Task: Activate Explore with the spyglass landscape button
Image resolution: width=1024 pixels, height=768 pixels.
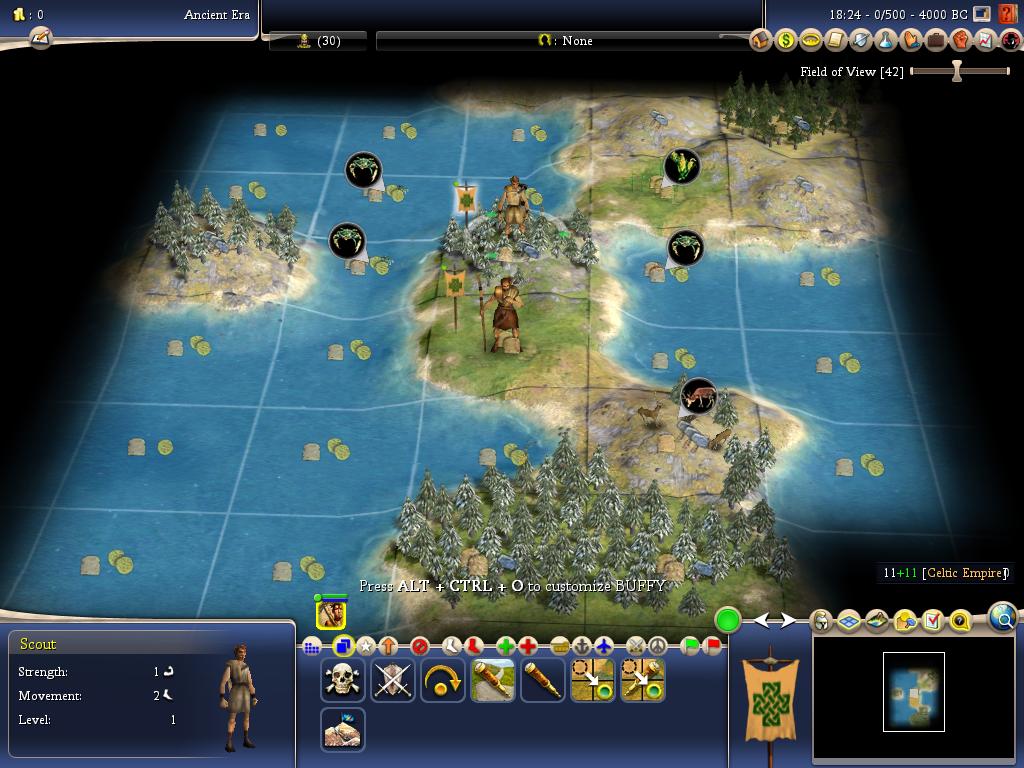Action: 492,680
